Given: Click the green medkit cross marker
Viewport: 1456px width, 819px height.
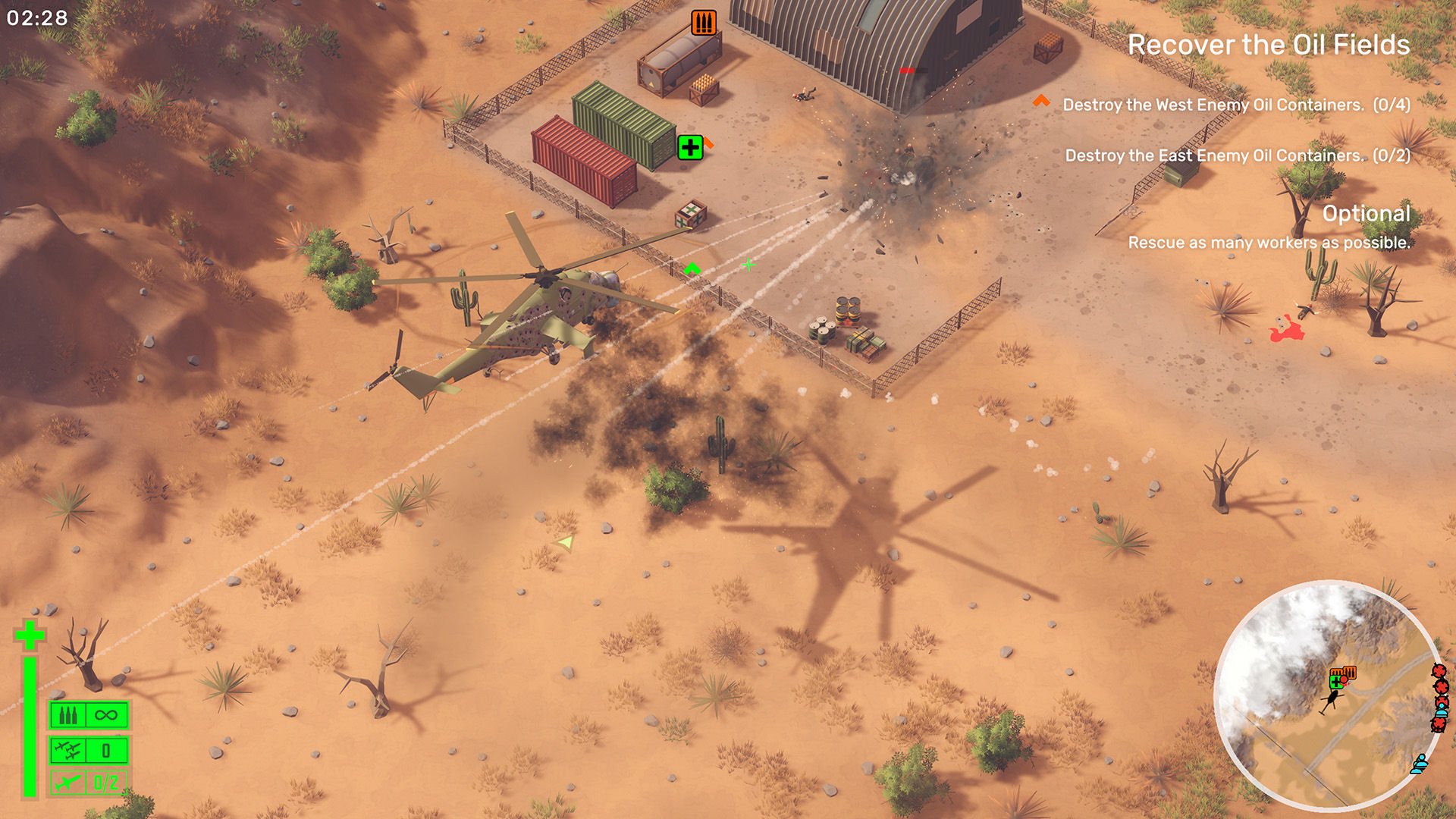Looking at the screenshot, I should click(690, 147).
